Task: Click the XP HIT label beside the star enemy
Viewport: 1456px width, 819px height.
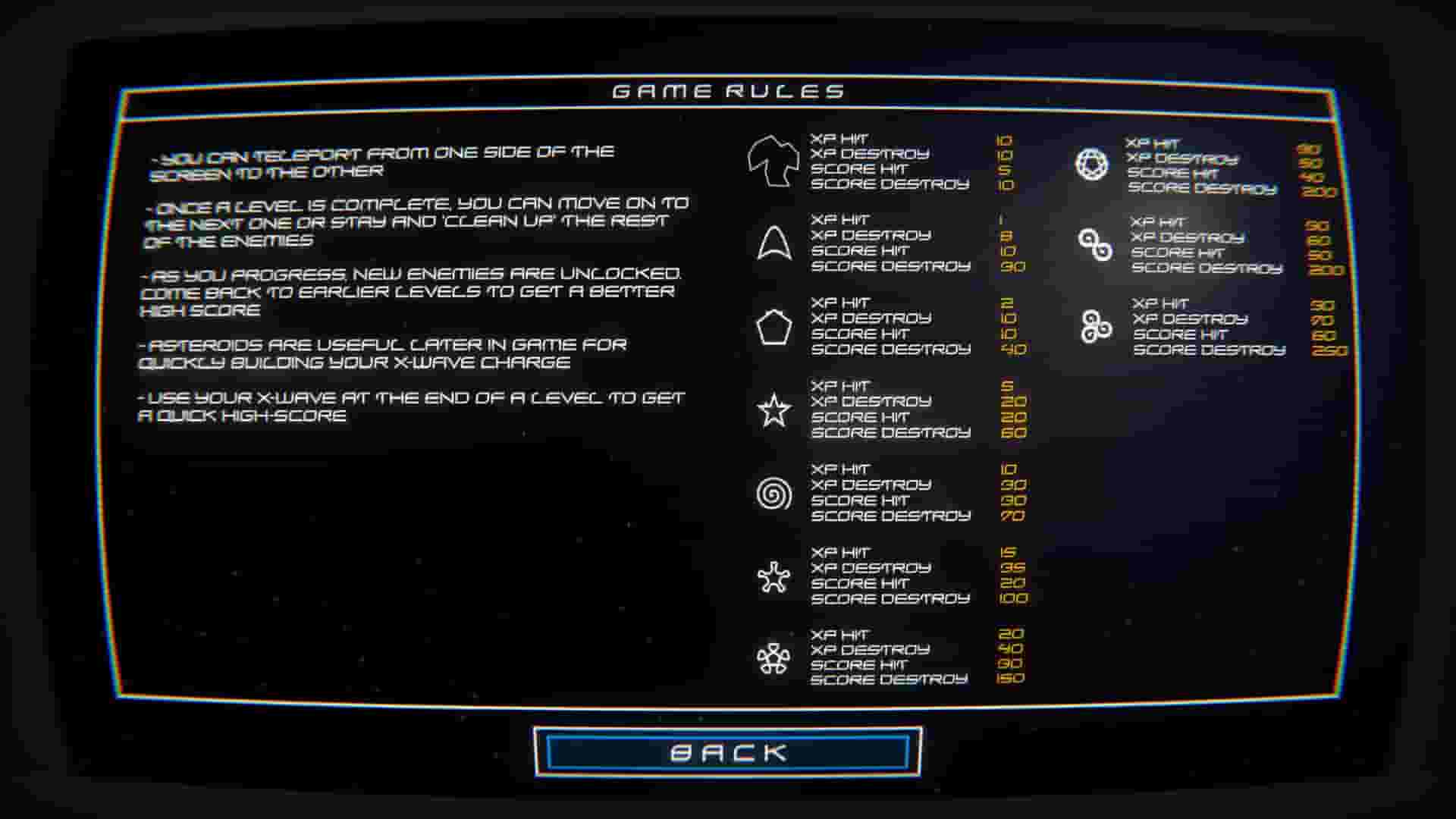Action: pyautogui.click(x=838, y=384)
